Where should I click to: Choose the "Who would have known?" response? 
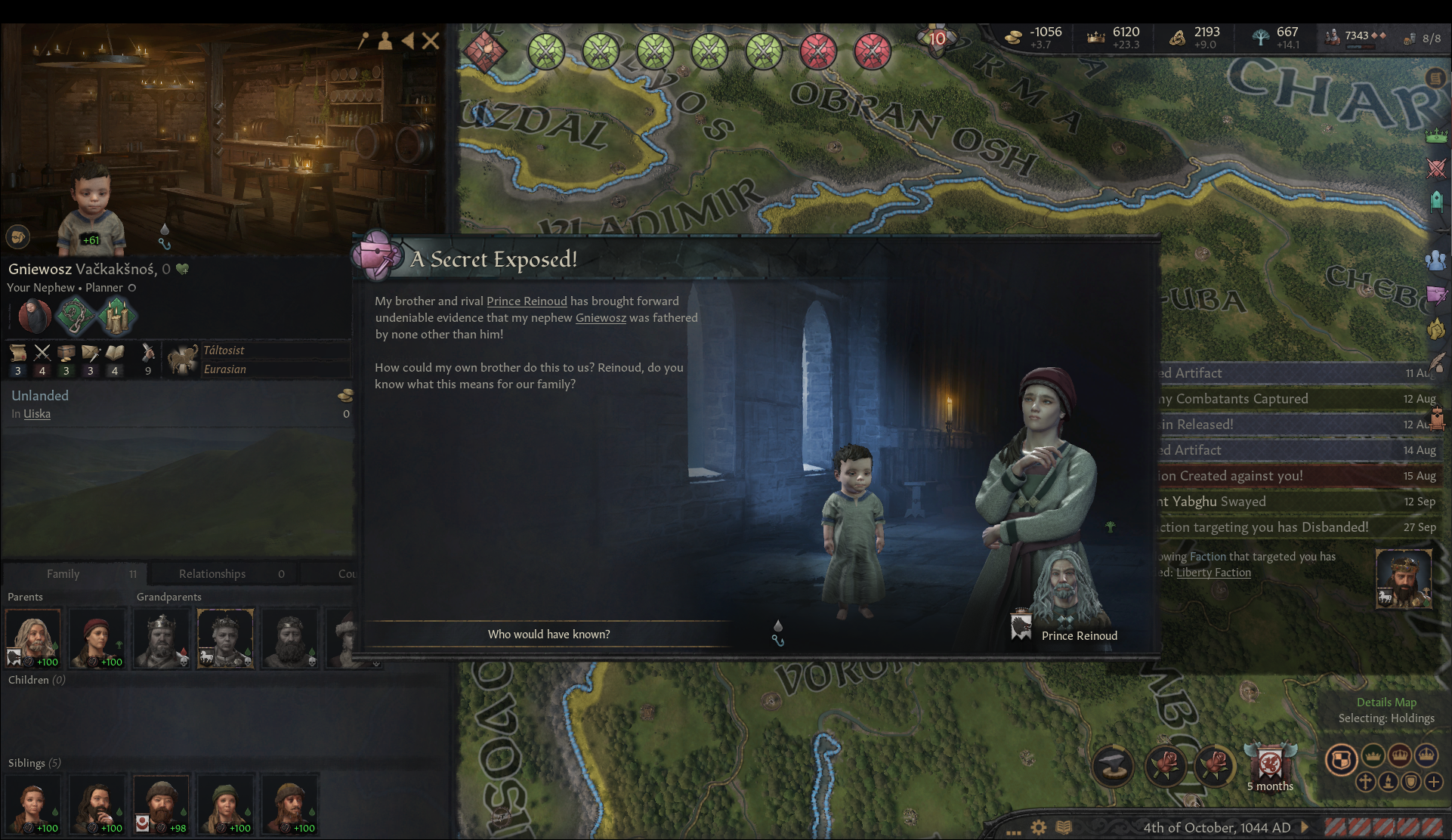coord(548,634)
